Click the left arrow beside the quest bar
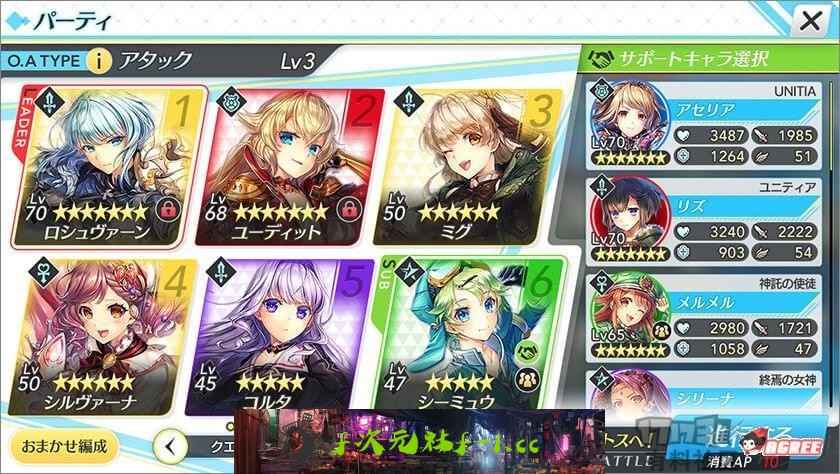Image resolution: width=840 pixels, height=474 pixels. coord(174,444)
